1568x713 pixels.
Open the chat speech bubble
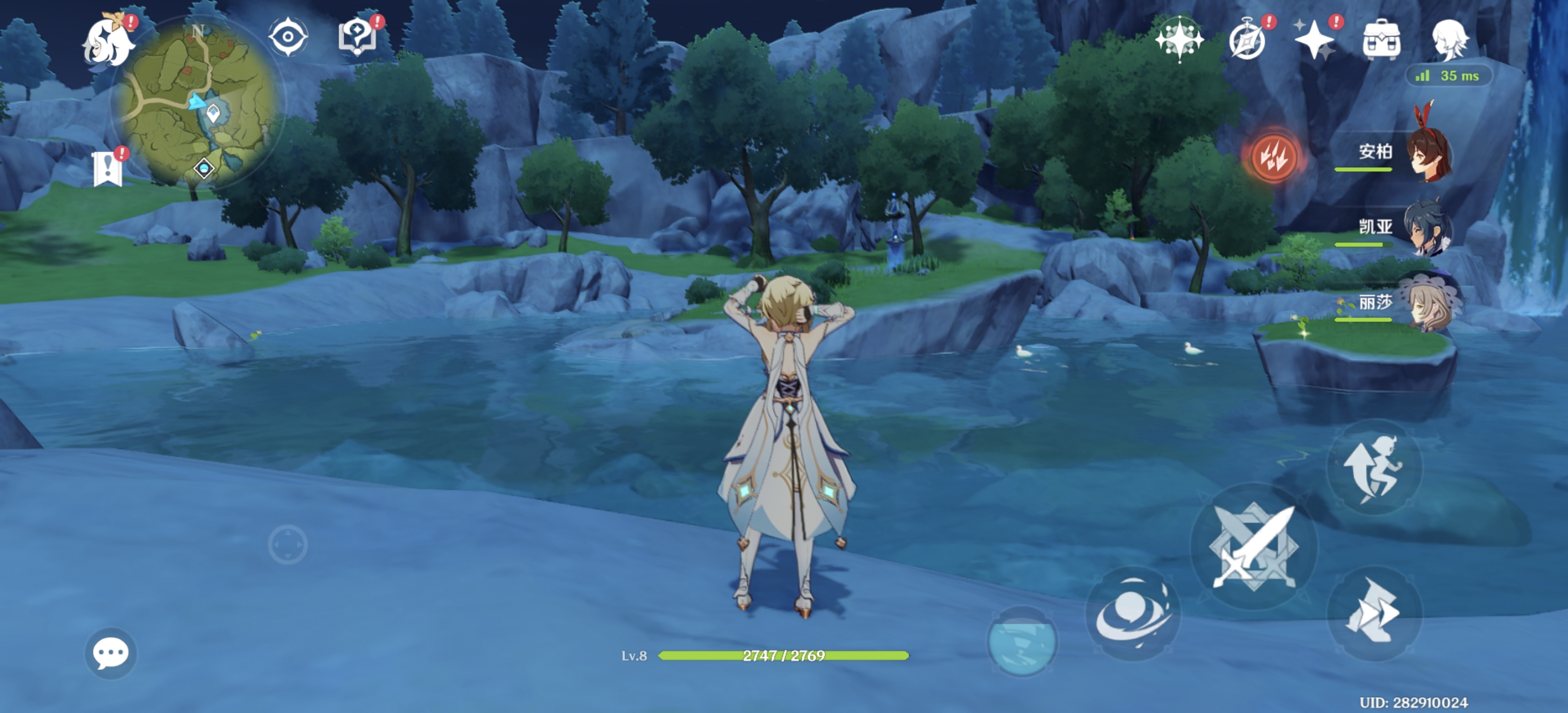[110, 653]
